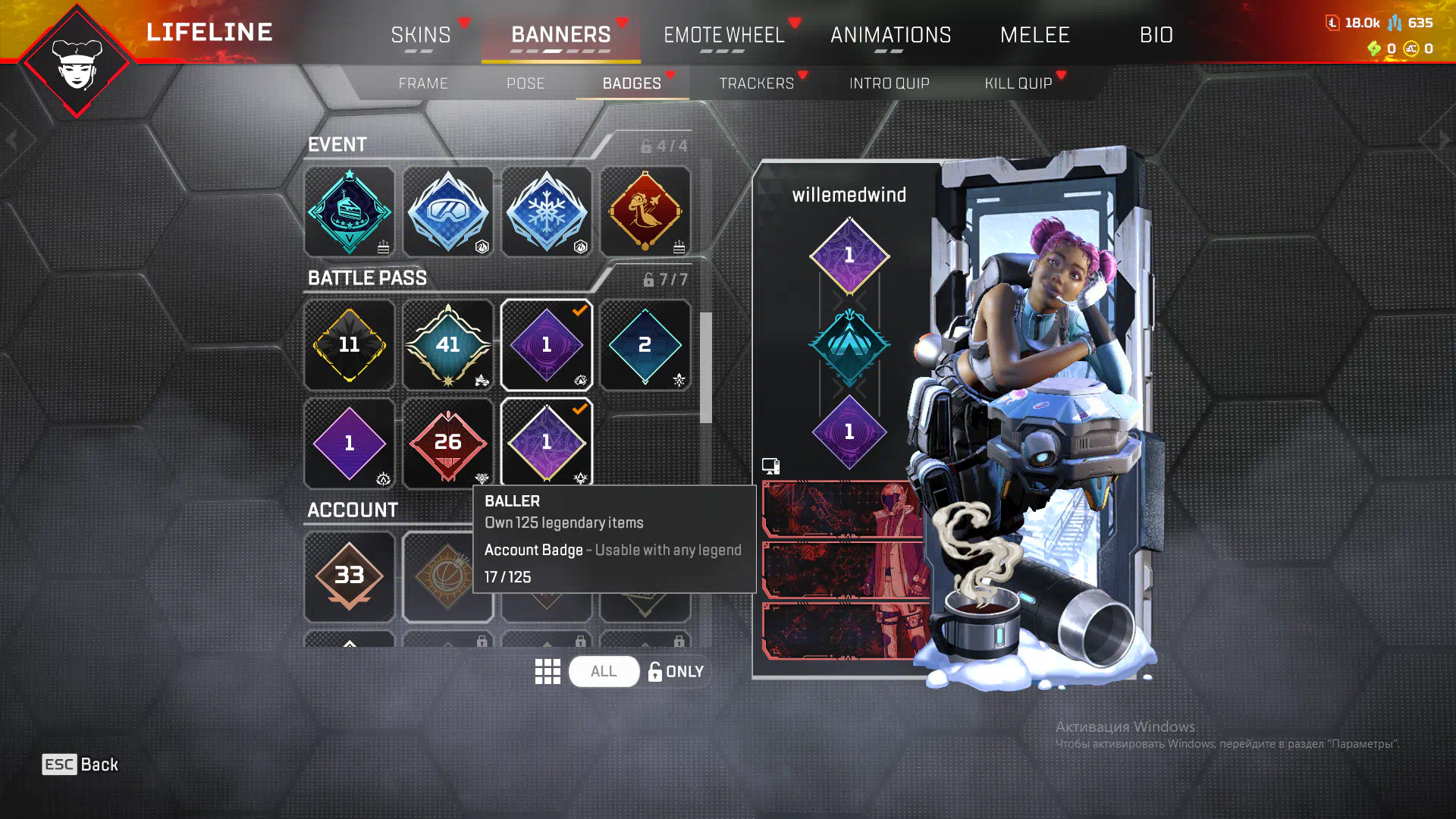Choose the red level 26 battle pass badge
The image size is (1456, 819).
[x=448, y=444]
